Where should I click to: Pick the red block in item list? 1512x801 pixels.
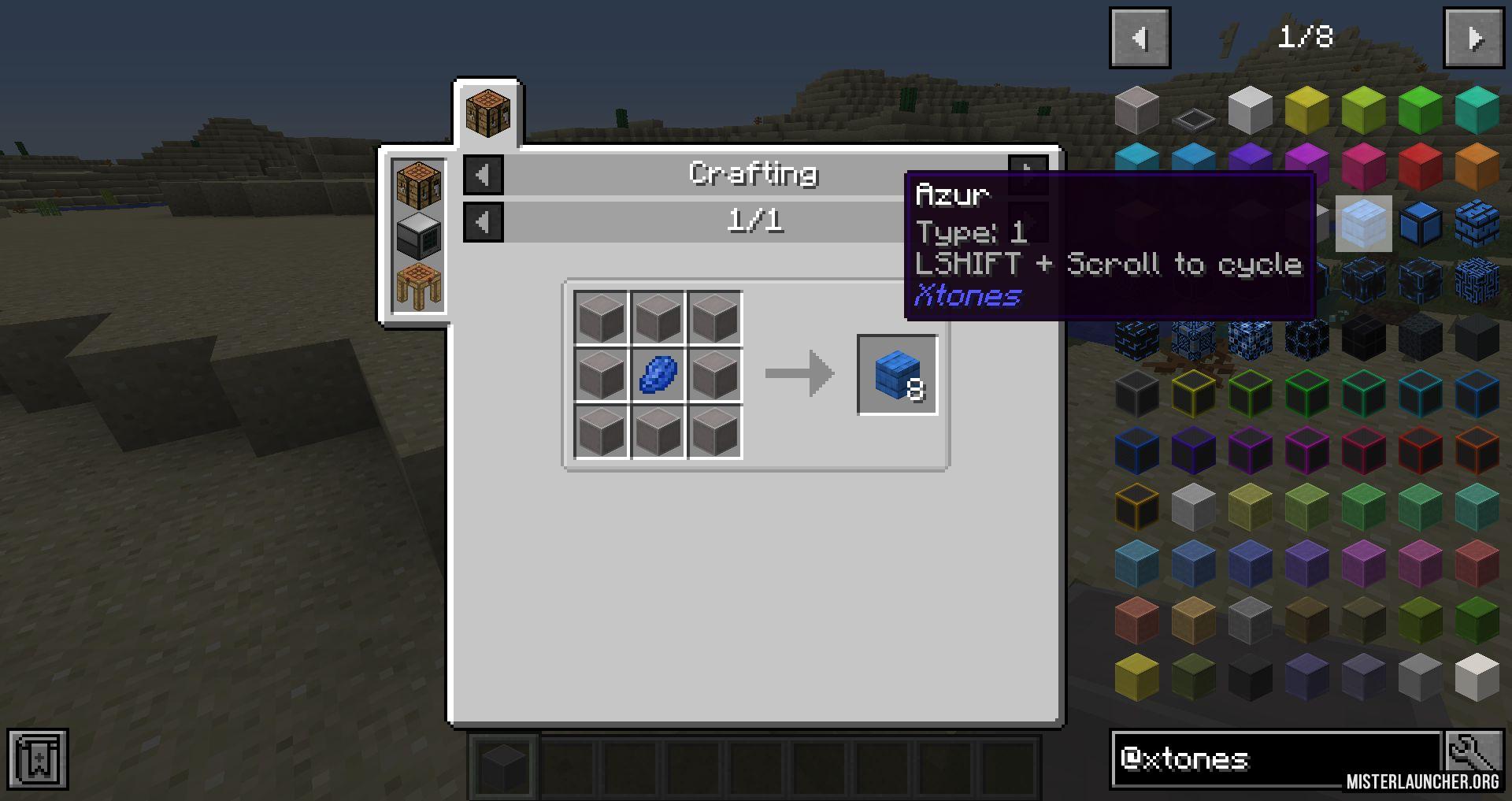(1420, 166)
